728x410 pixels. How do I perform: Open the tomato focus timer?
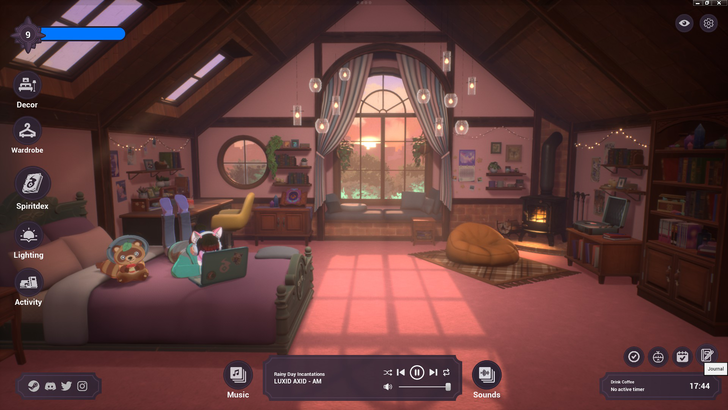click(658, 356)
